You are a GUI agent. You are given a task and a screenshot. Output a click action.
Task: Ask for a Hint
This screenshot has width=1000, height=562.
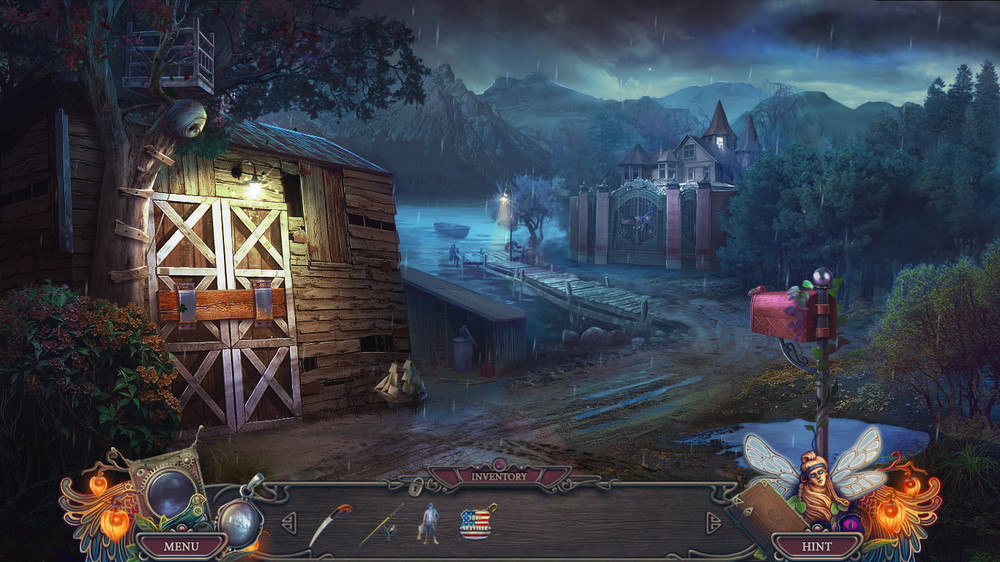click(x=817, y=546)
